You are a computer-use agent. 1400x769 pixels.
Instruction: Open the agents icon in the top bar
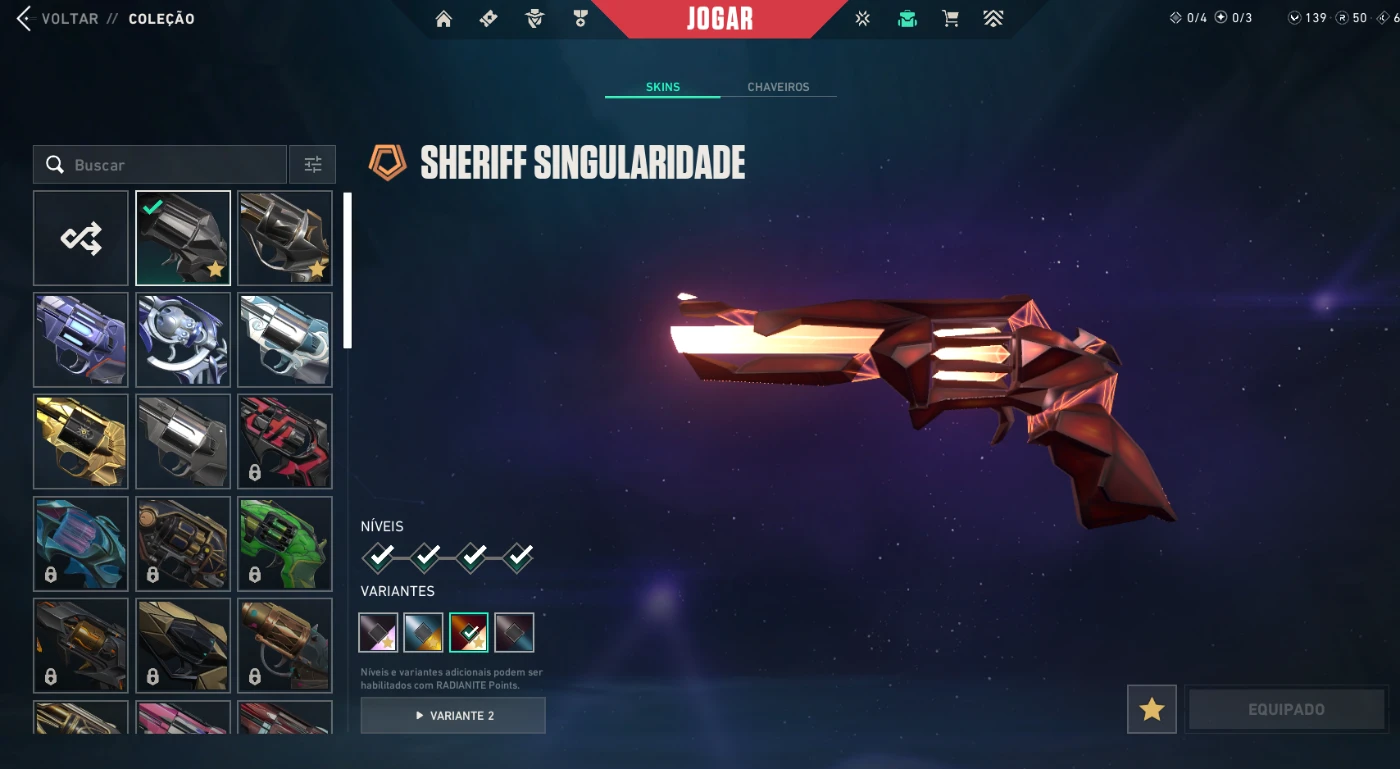tap(535, 19)
